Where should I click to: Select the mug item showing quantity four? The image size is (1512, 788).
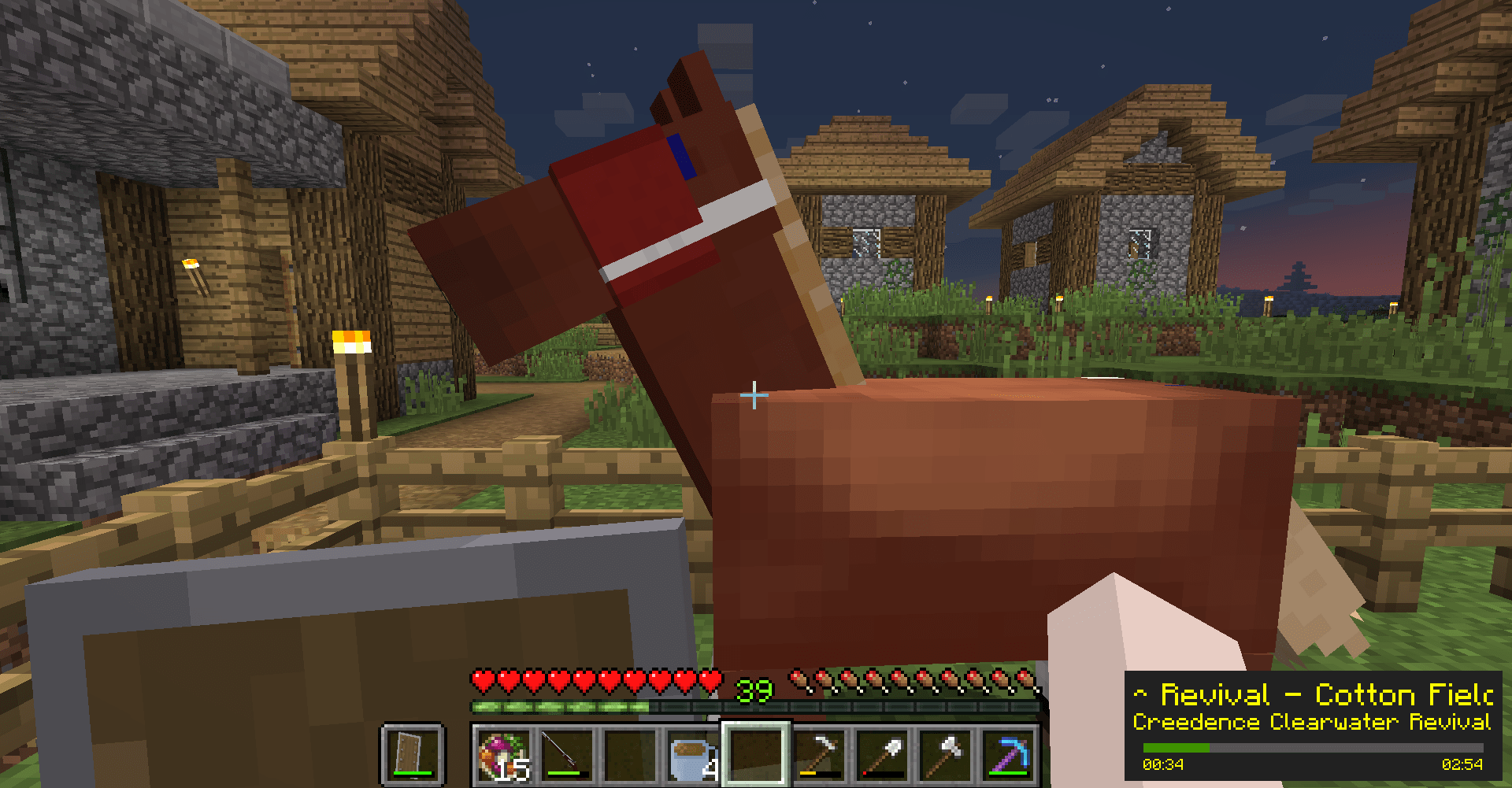tap(691, 754)
